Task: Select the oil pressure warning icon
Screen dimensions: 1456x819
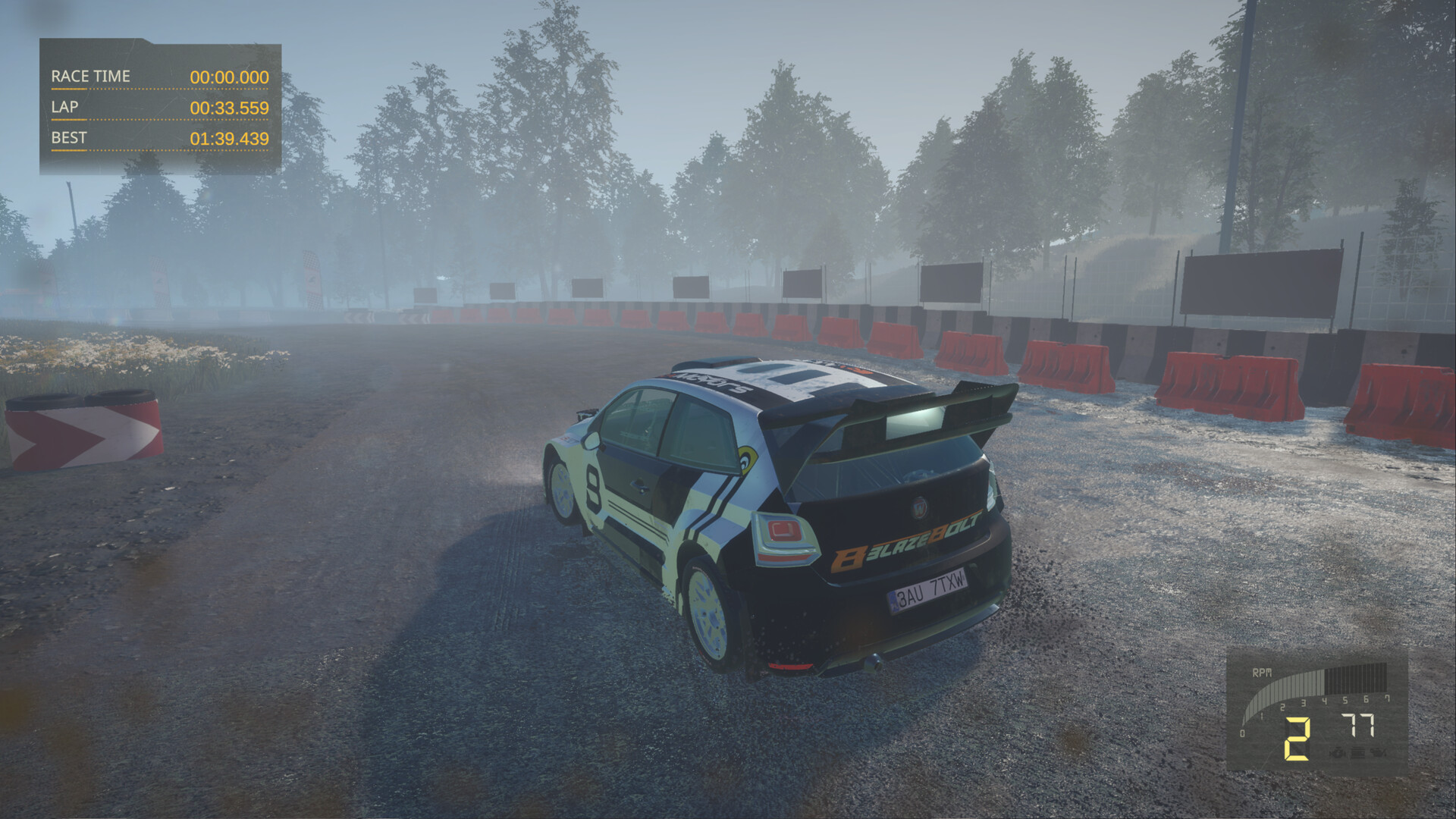Action: tap(1379, 752)
